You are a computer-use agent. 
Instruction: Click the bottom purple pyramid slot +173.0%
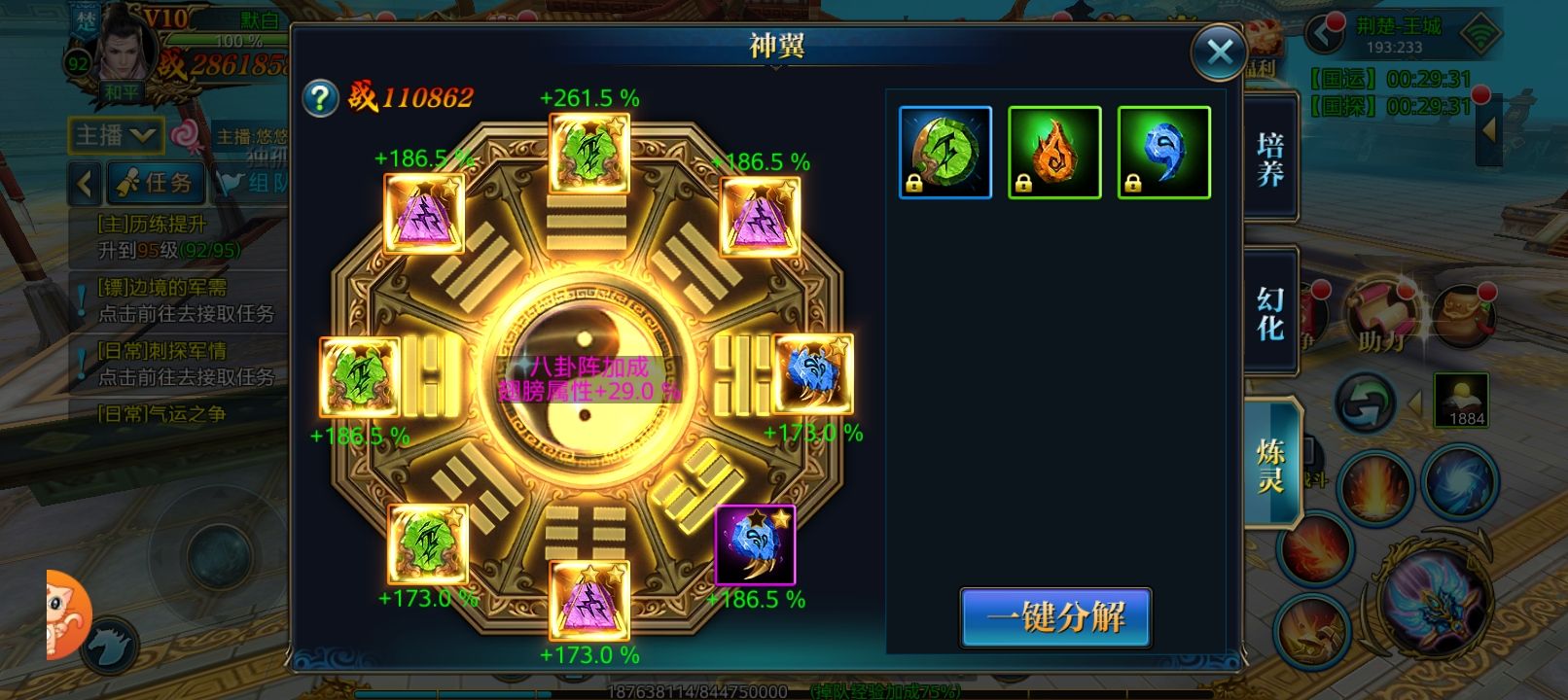tap(589, 600)
